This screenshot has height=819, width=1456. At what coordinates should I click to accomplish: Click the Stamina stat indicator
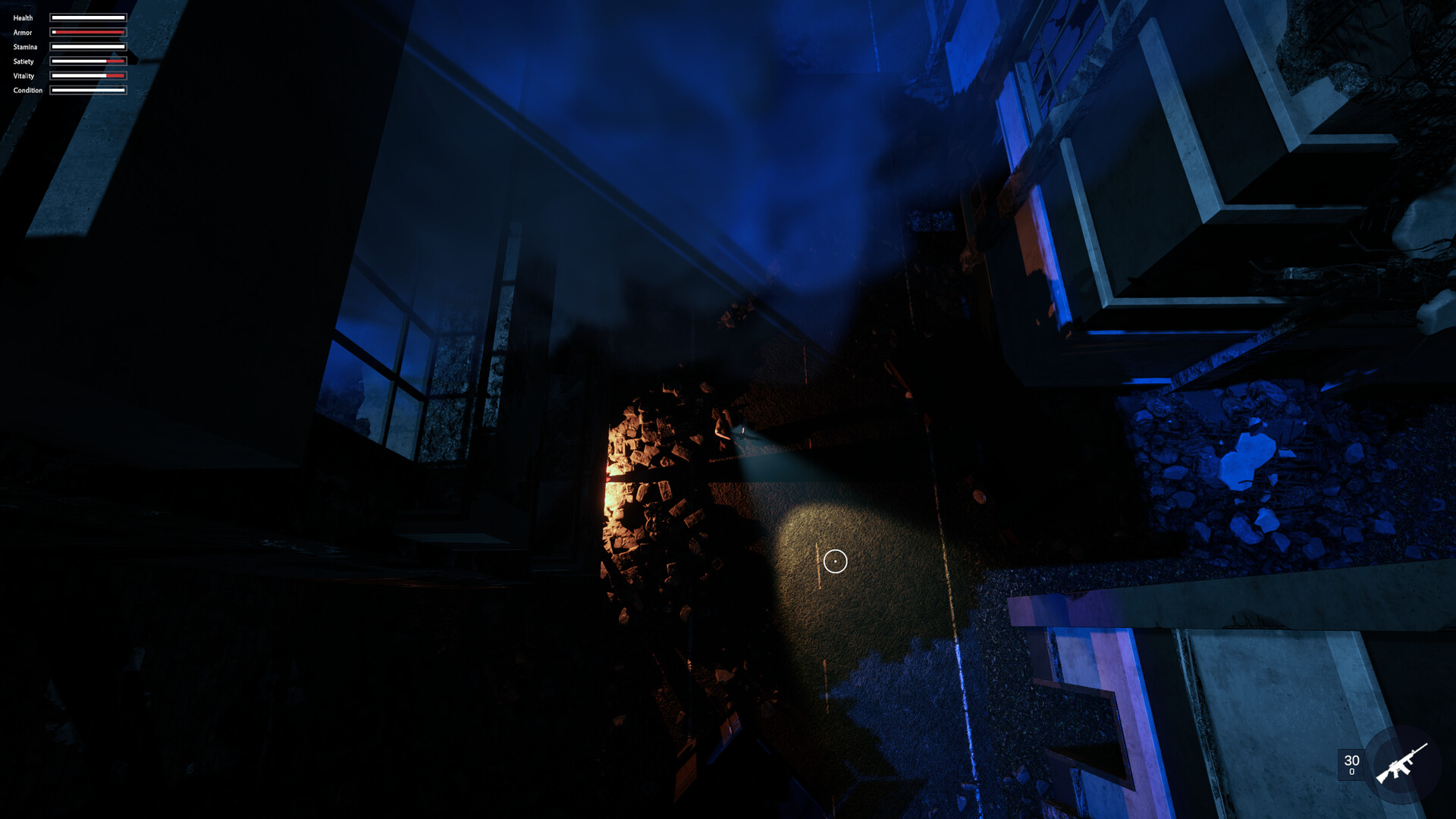(87, 46)
